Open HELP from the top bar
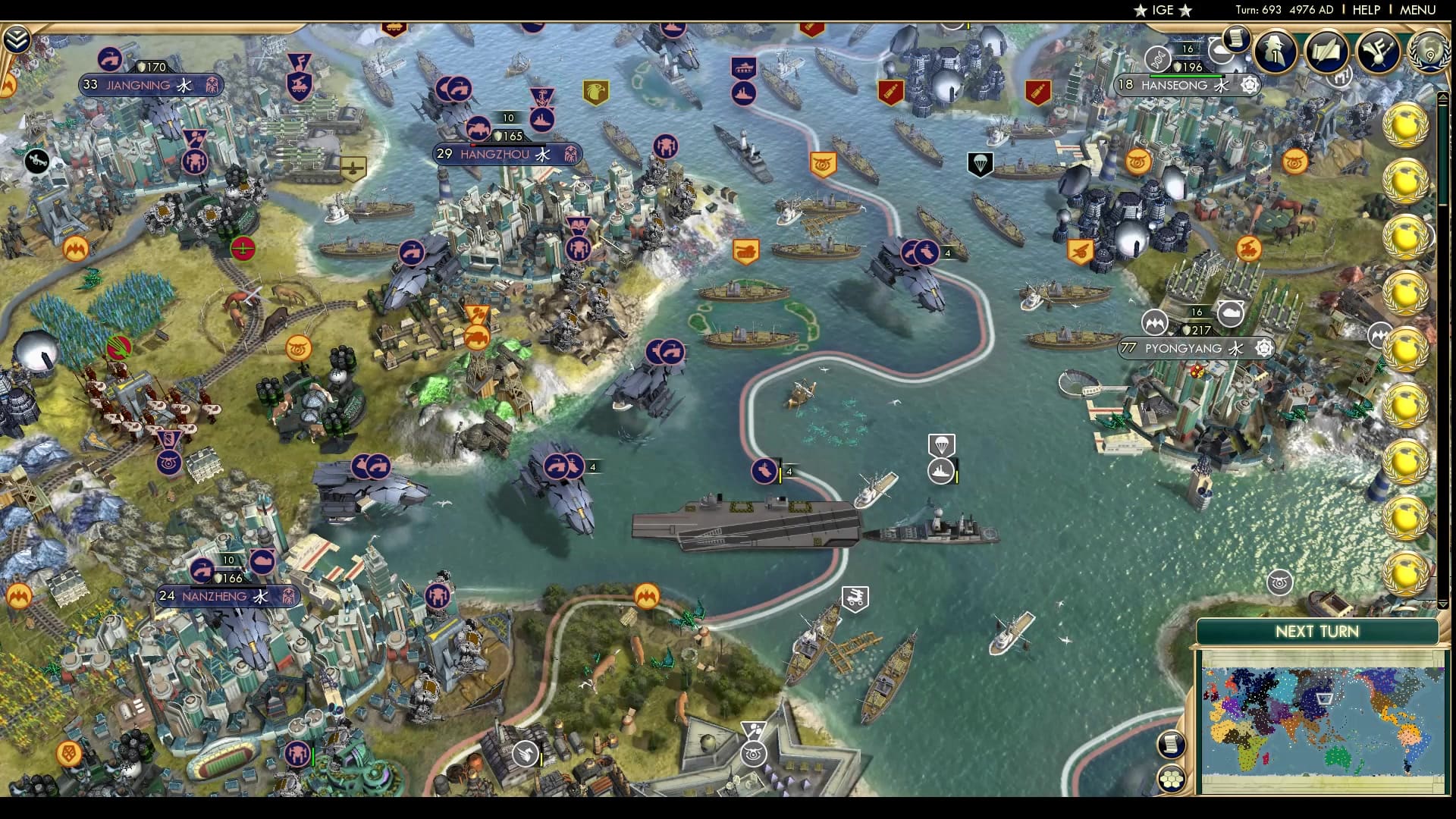 click(1365, 11)
